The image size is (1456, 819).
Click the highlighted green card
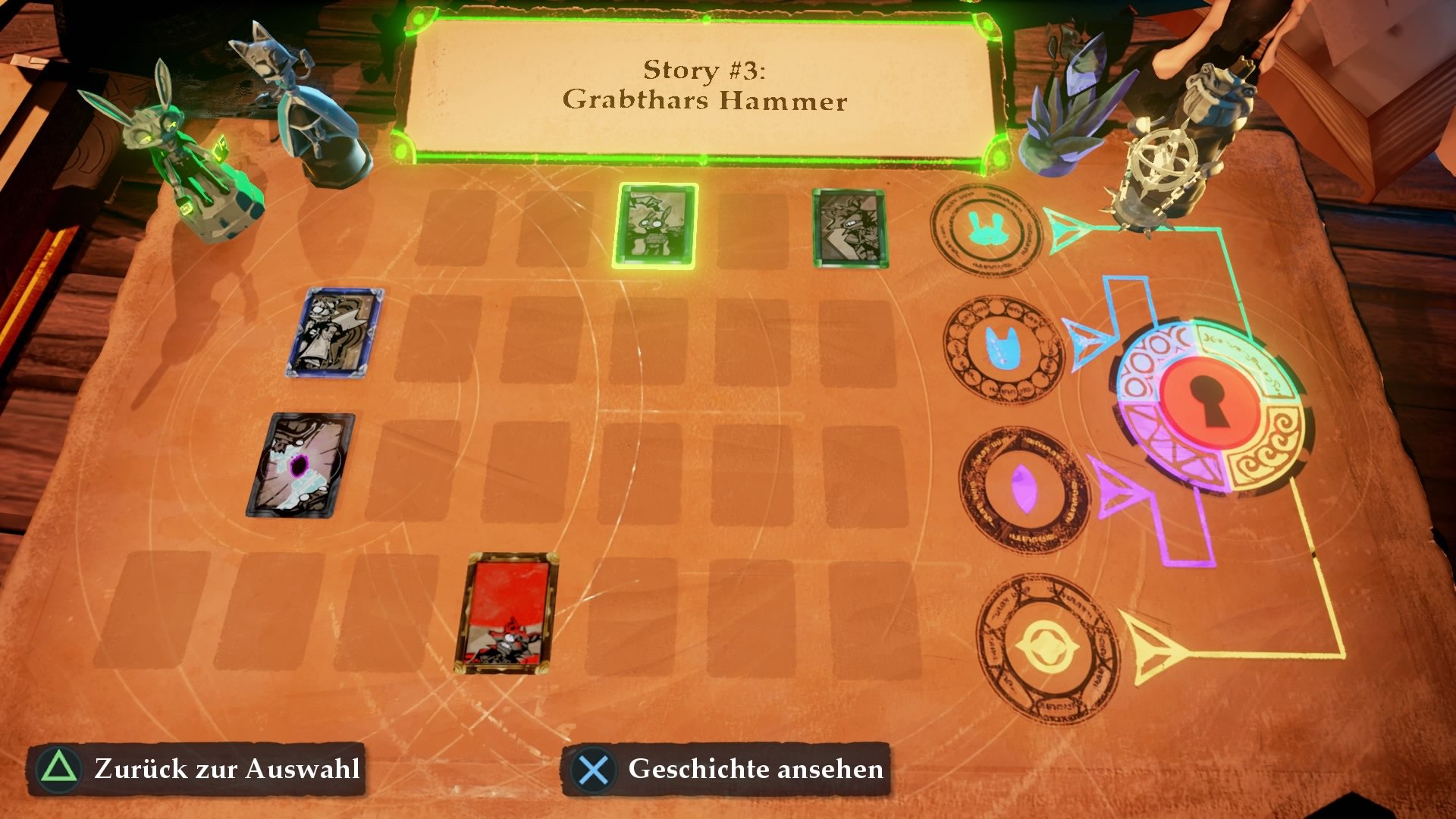point(657,227)
